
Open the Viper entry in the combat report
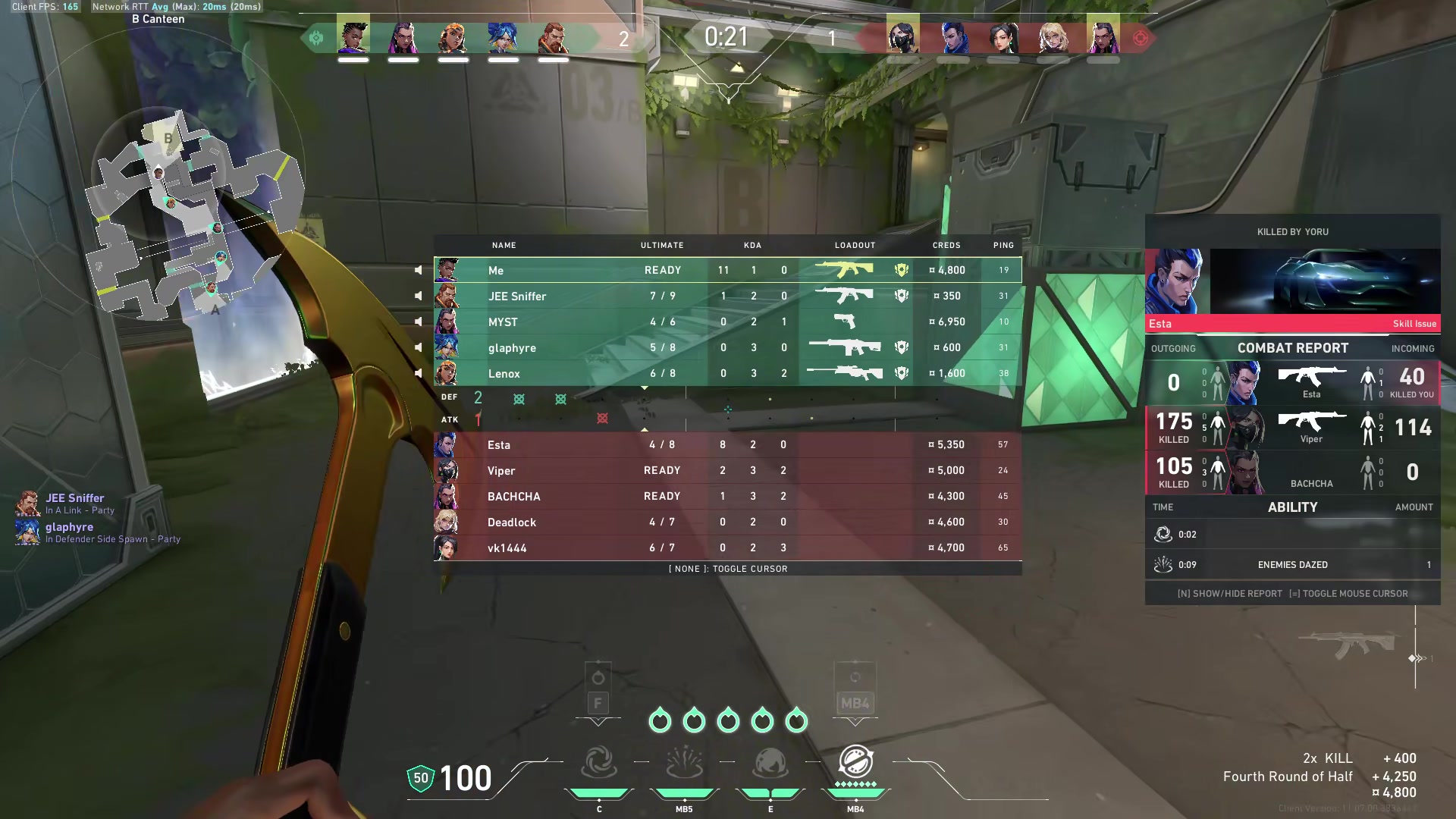1292,428
